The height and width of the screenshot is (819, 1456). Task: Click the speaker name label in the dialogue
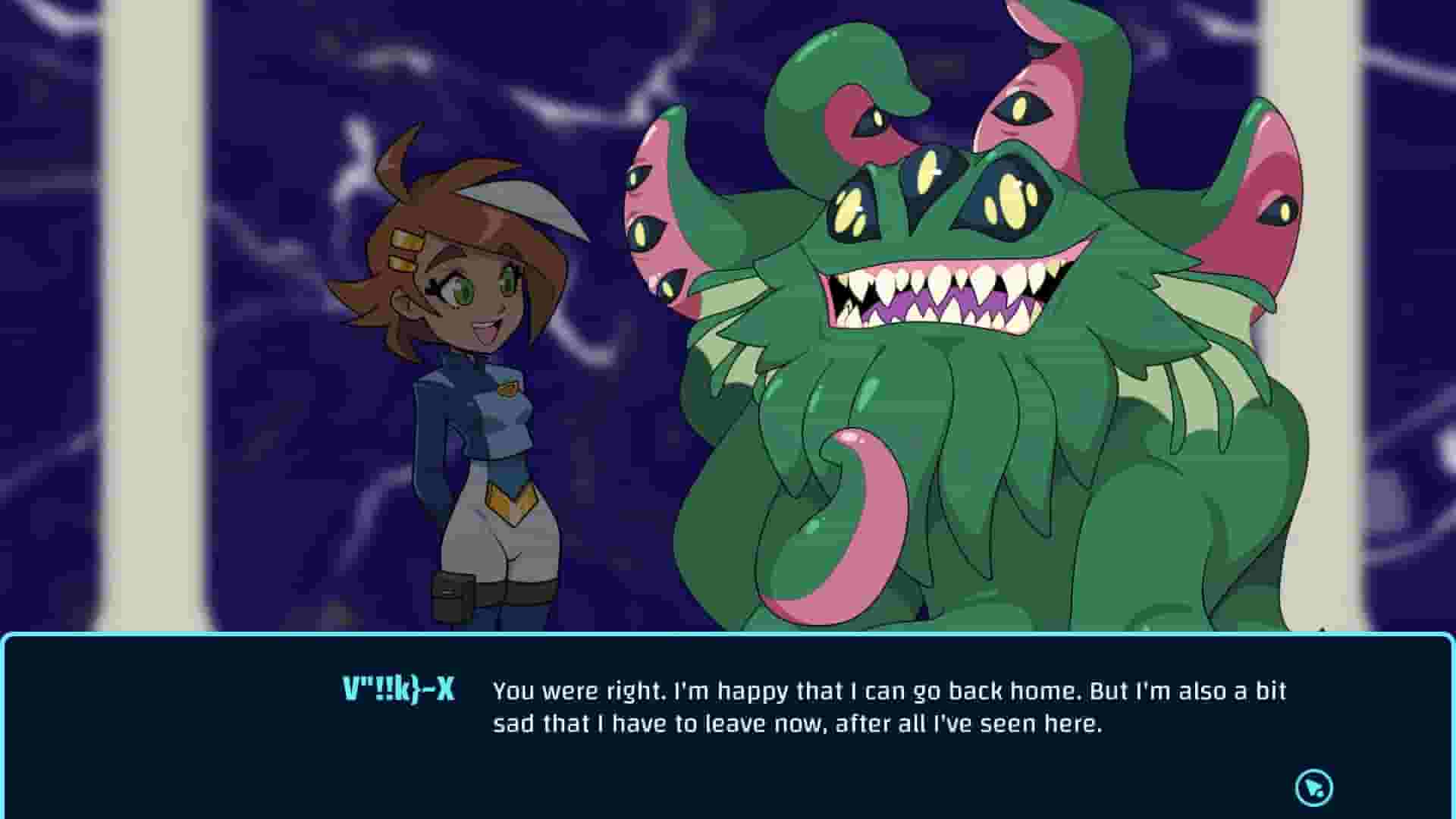400,690
